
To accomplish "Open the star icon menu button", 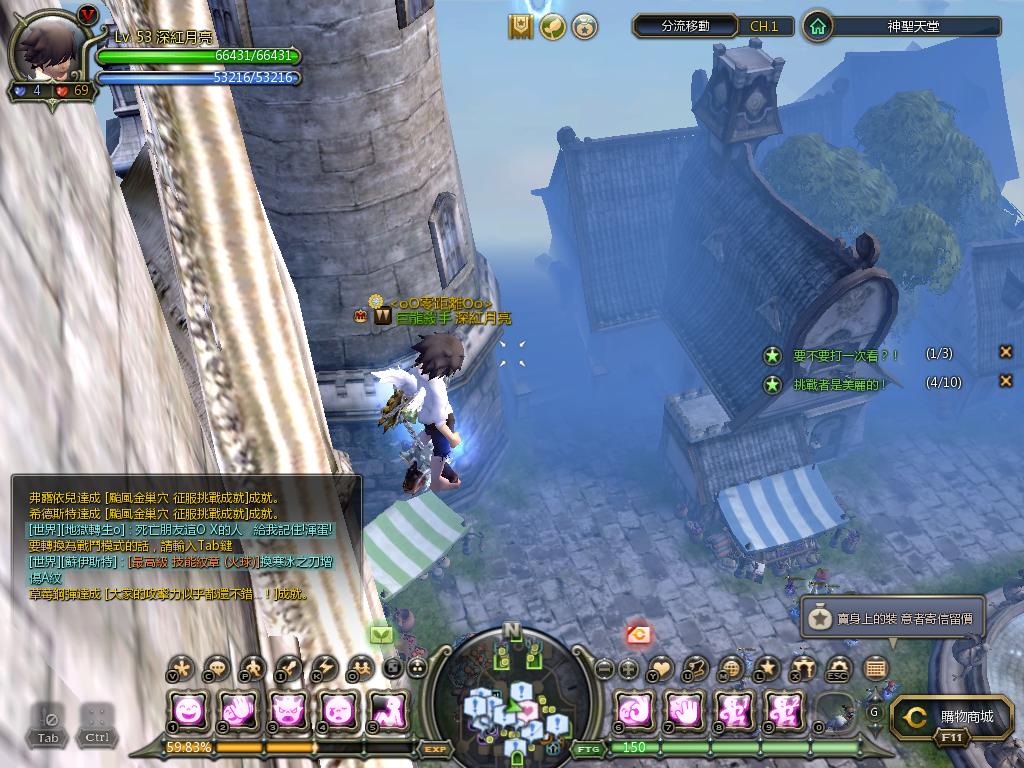I will coord(767,668).
